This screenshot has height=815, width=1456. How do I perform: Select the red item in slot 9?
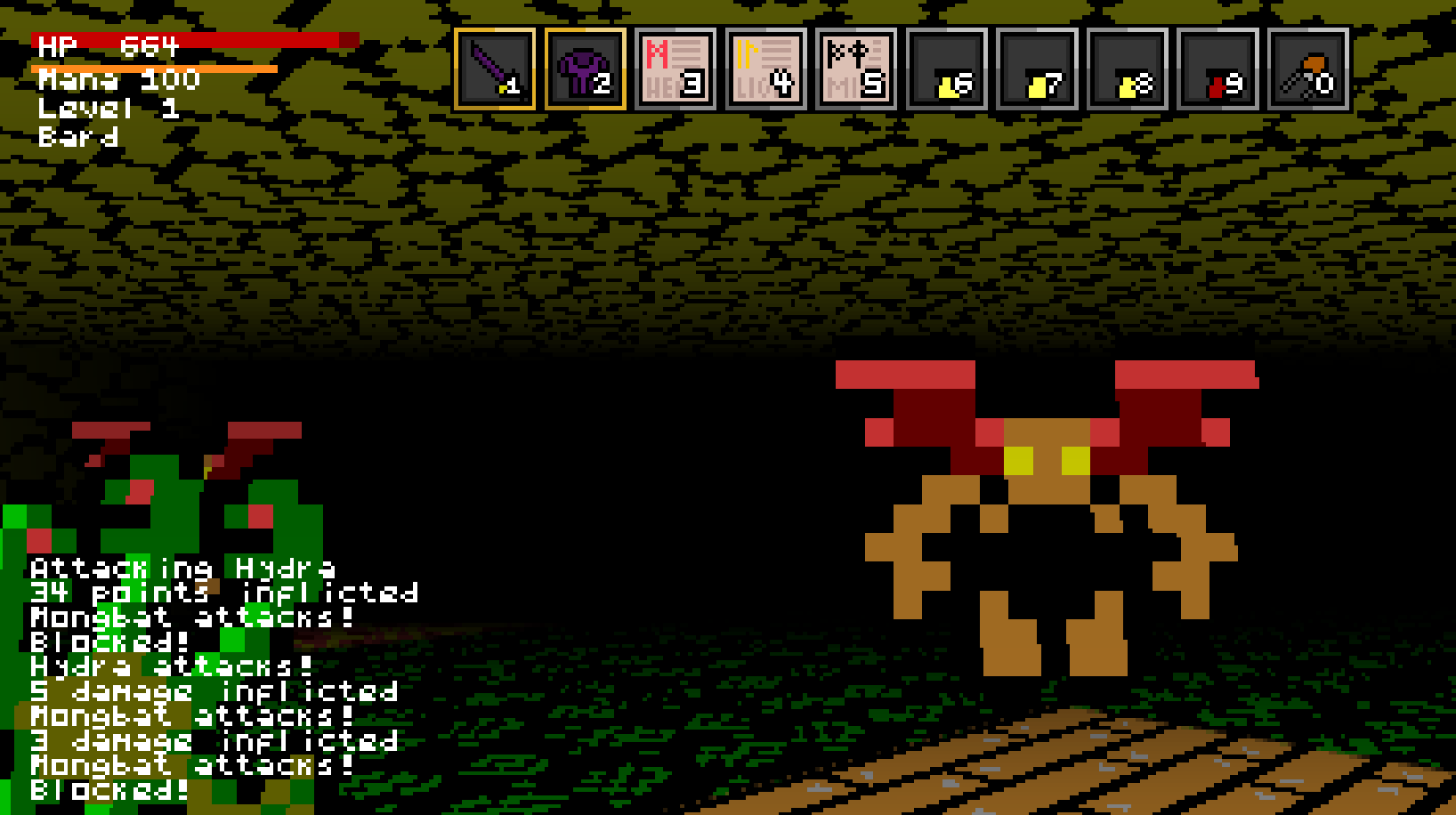click(x=1218, y=69)
